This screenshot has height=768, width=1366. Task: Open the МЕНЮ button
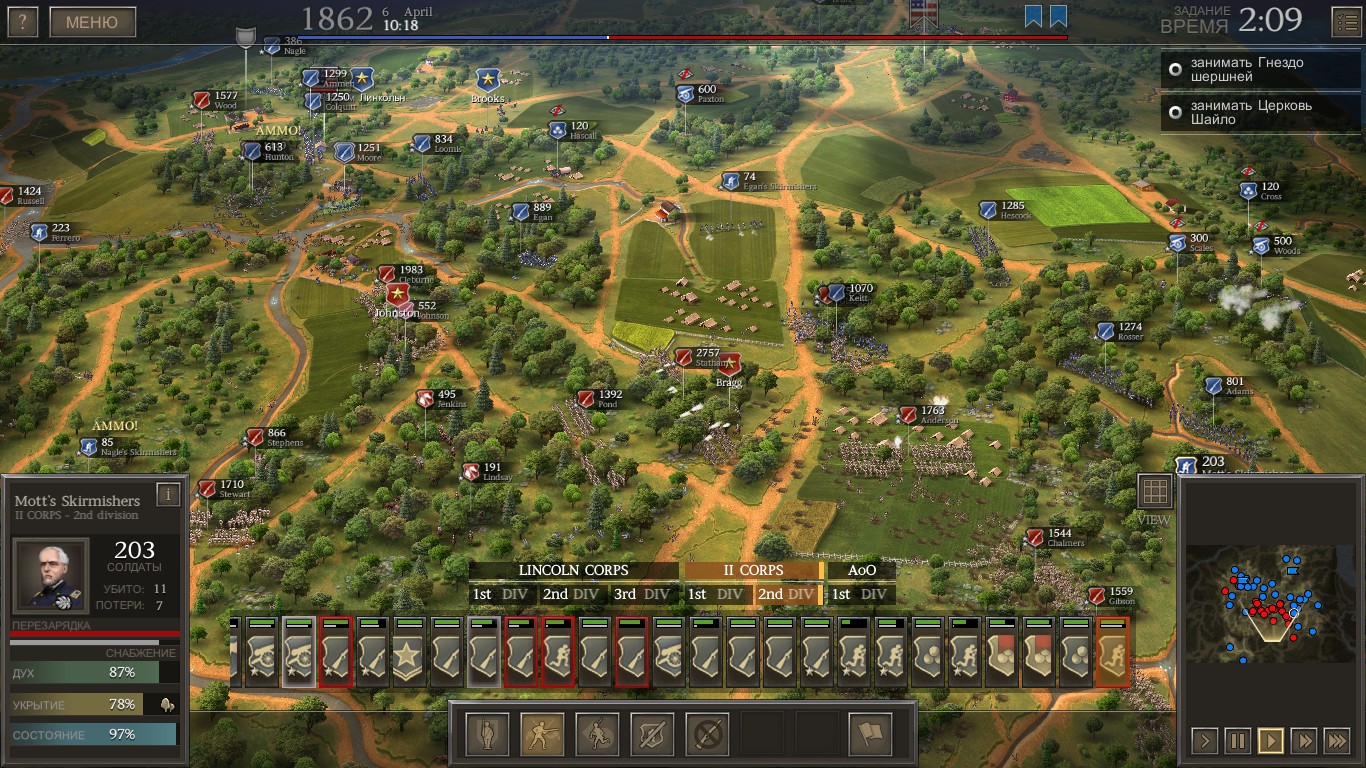tap(92, 21)
